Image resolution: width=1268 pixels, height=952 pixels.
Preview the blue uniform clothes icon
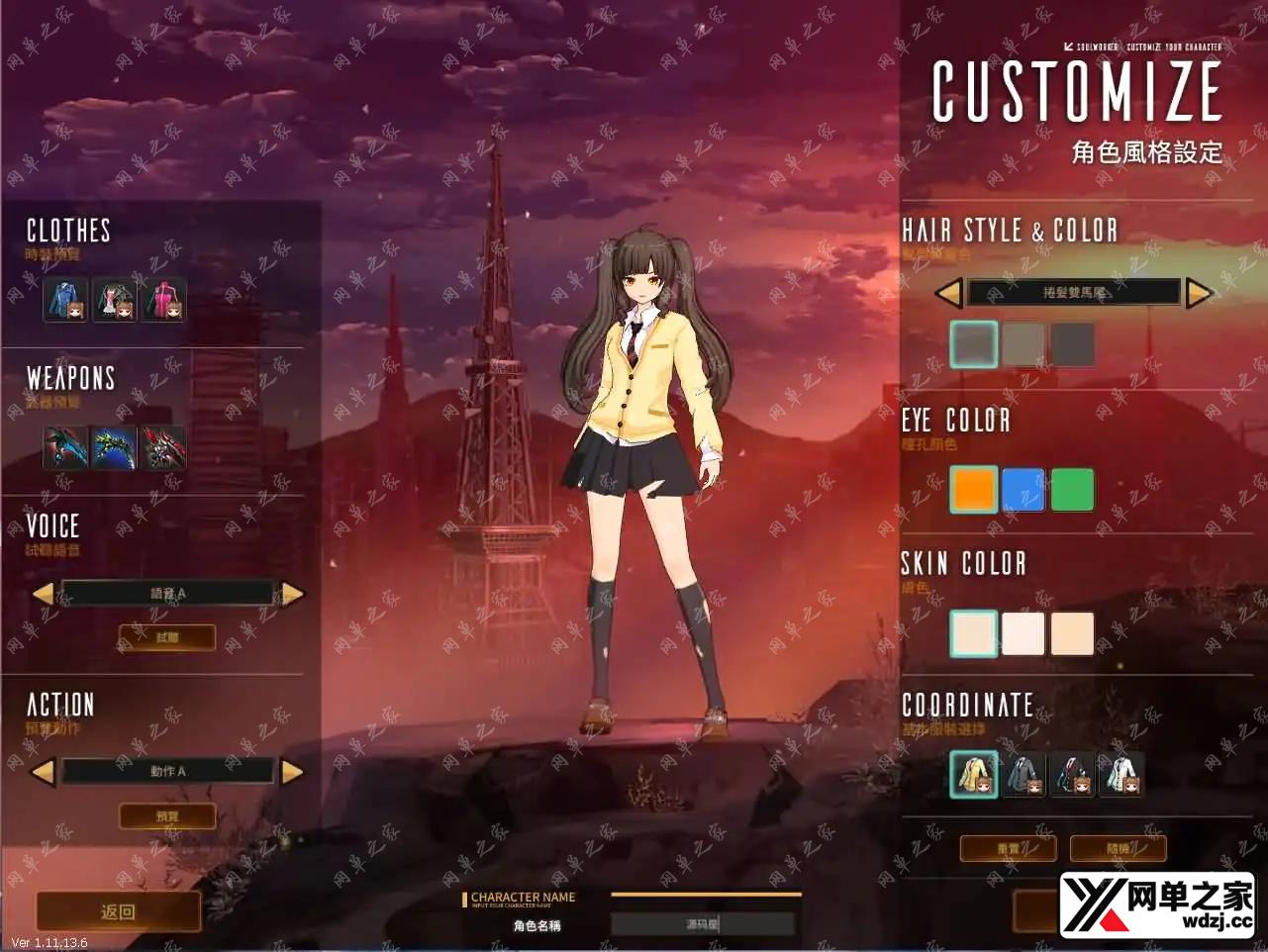[65, 300]
